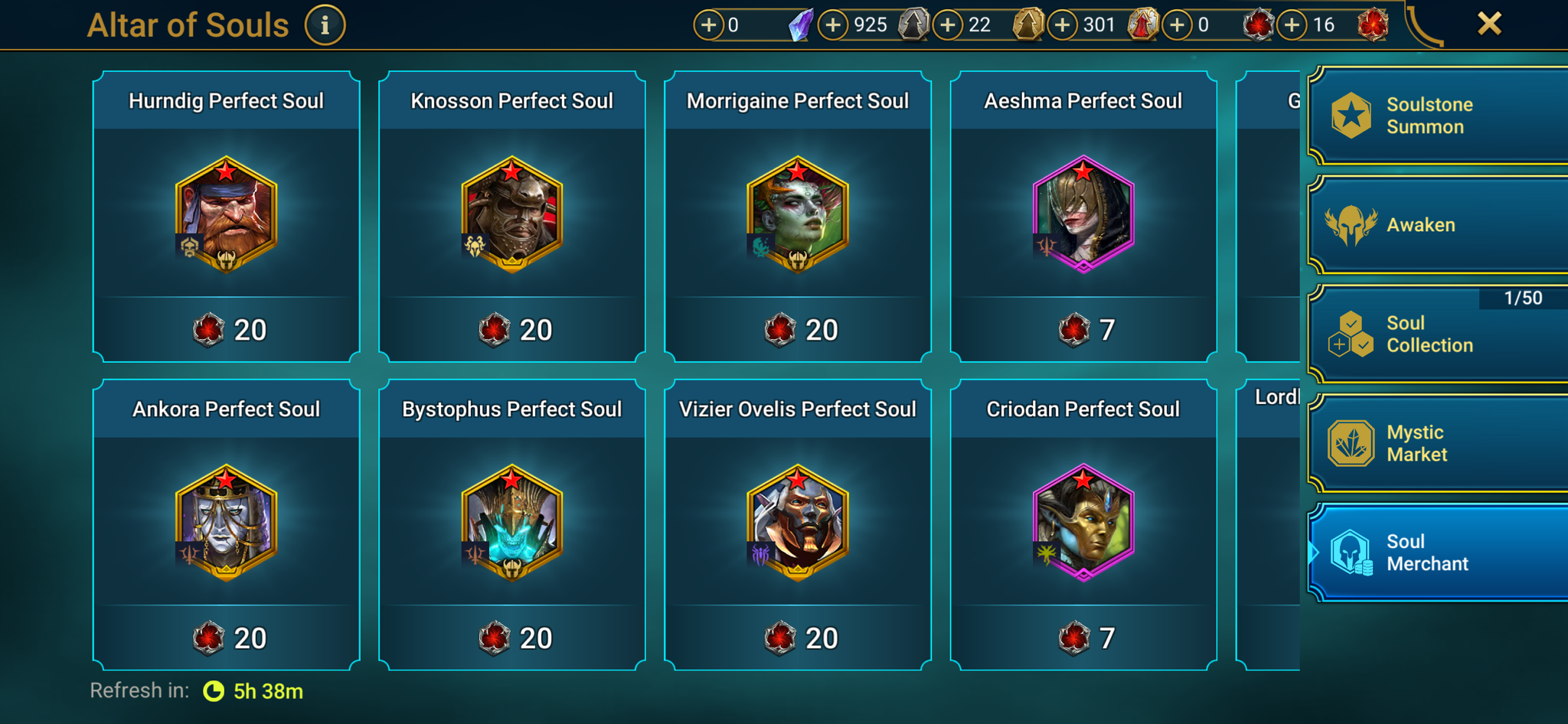Purchase the Hurndig Perfect Soul
This screenshot has width=1568, height=724.
pyautogui.click(x=226, y=217)
